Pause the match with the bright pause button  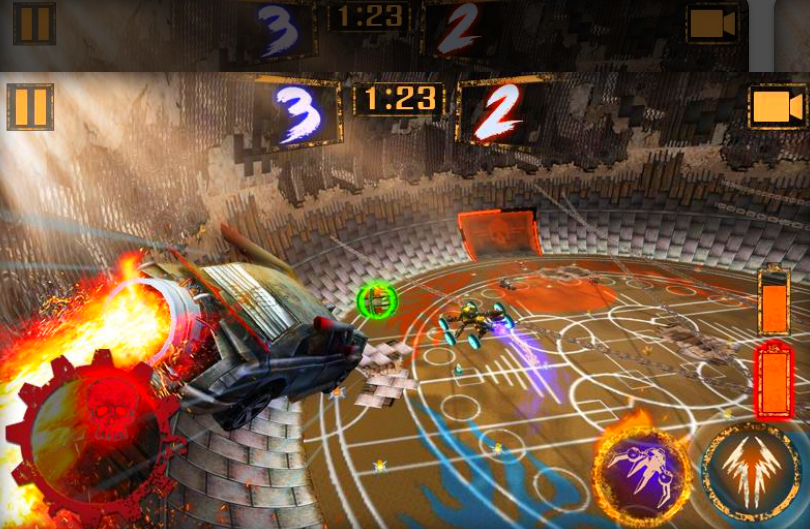click(x=30, y=107)
